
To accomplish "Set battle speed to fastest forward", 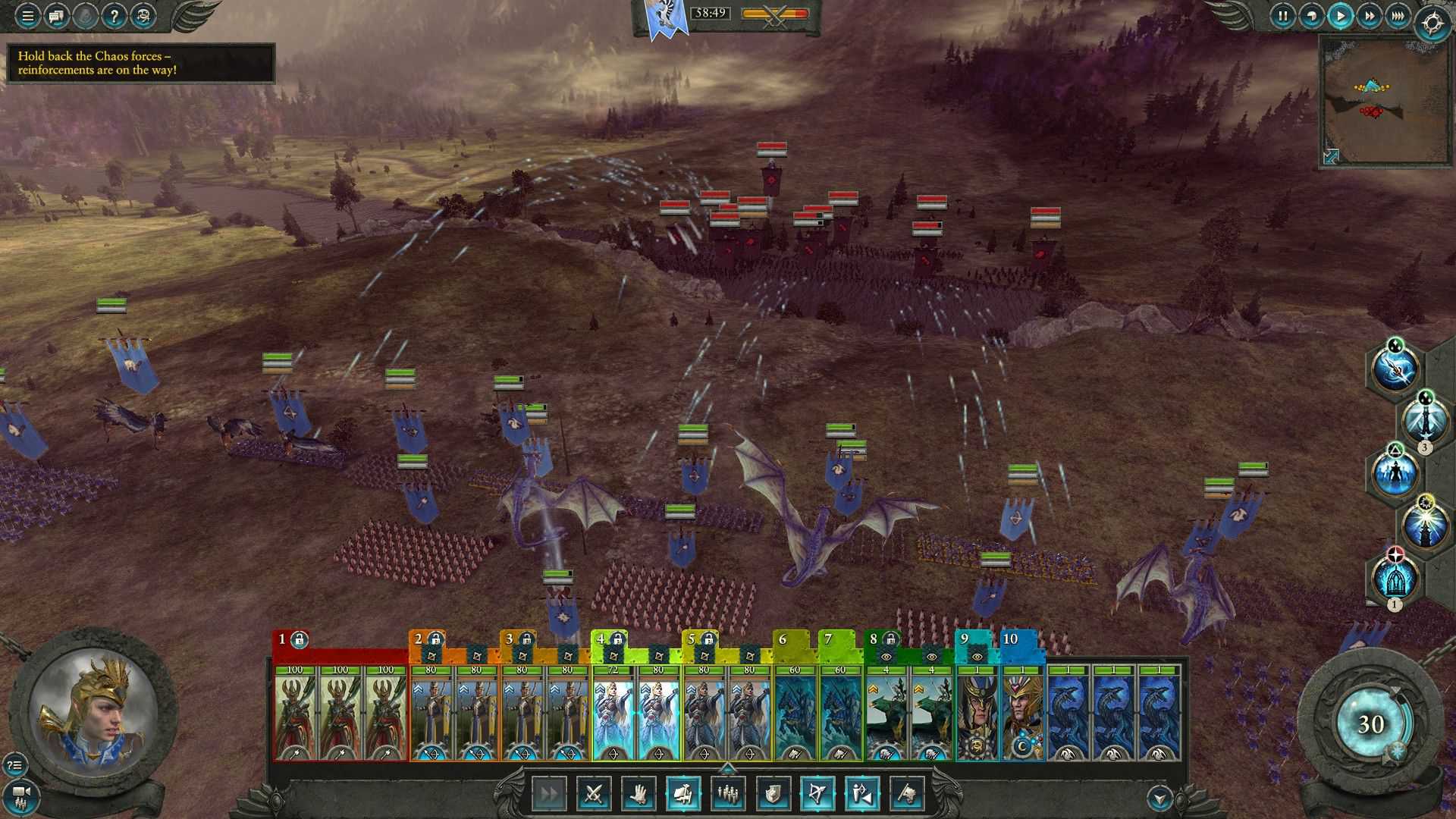I will (x=1398, y=16).
